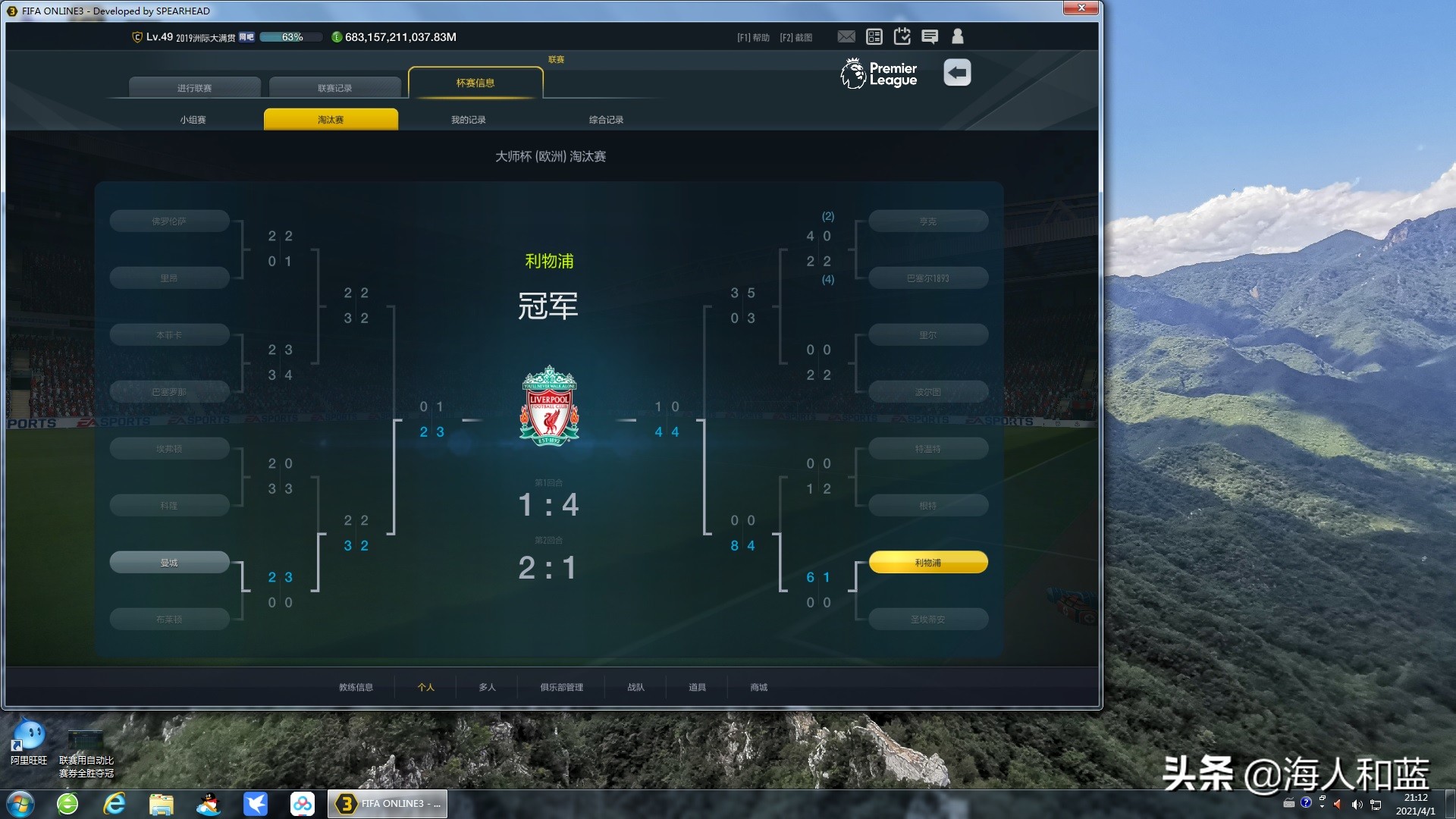1456x819 pixels.
Task: Select the highlighted 利物浦 bracket entry
Action: 927,562
